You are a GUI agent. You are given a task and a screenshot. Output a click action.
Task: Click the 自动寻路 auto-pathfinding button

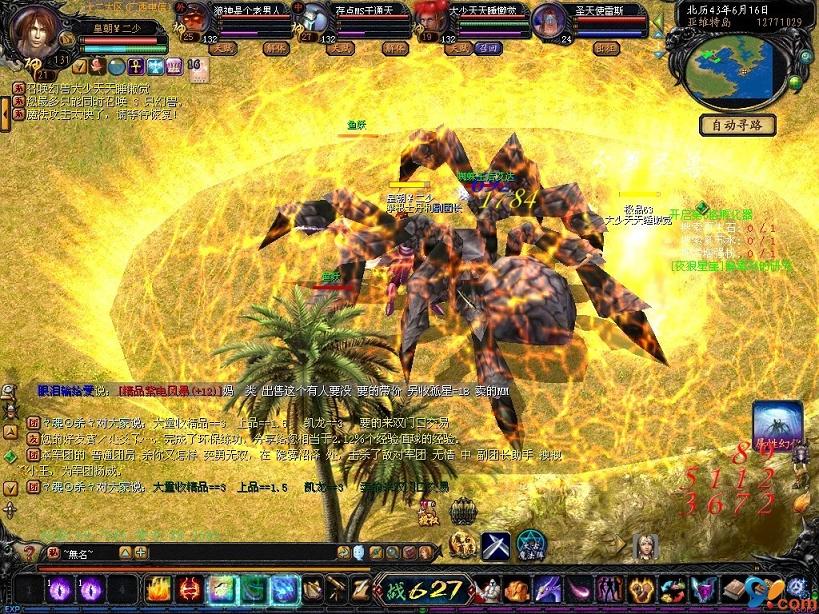(x=737, y=125)
